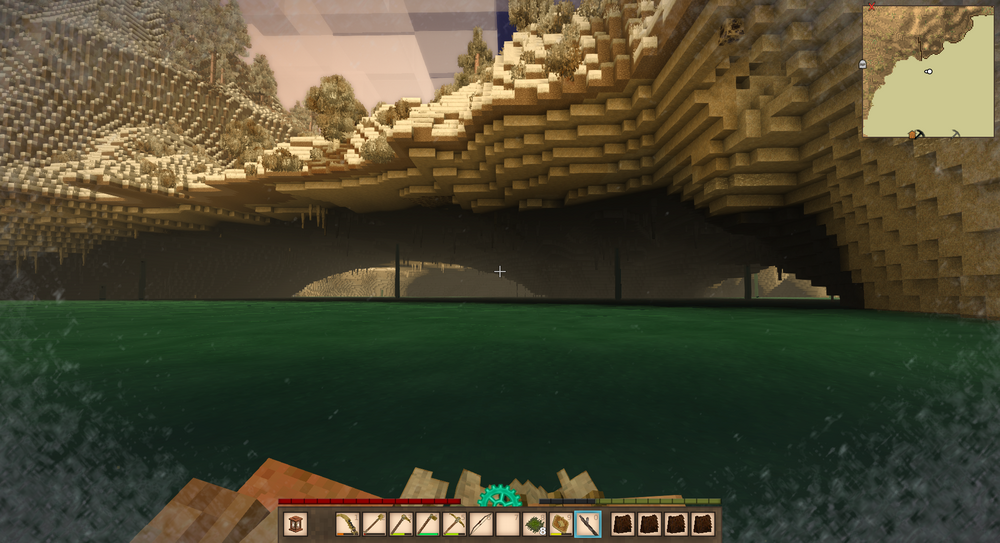Click the red X marker on minimap
Screen dimensions: 1000x543
(872, 6)
